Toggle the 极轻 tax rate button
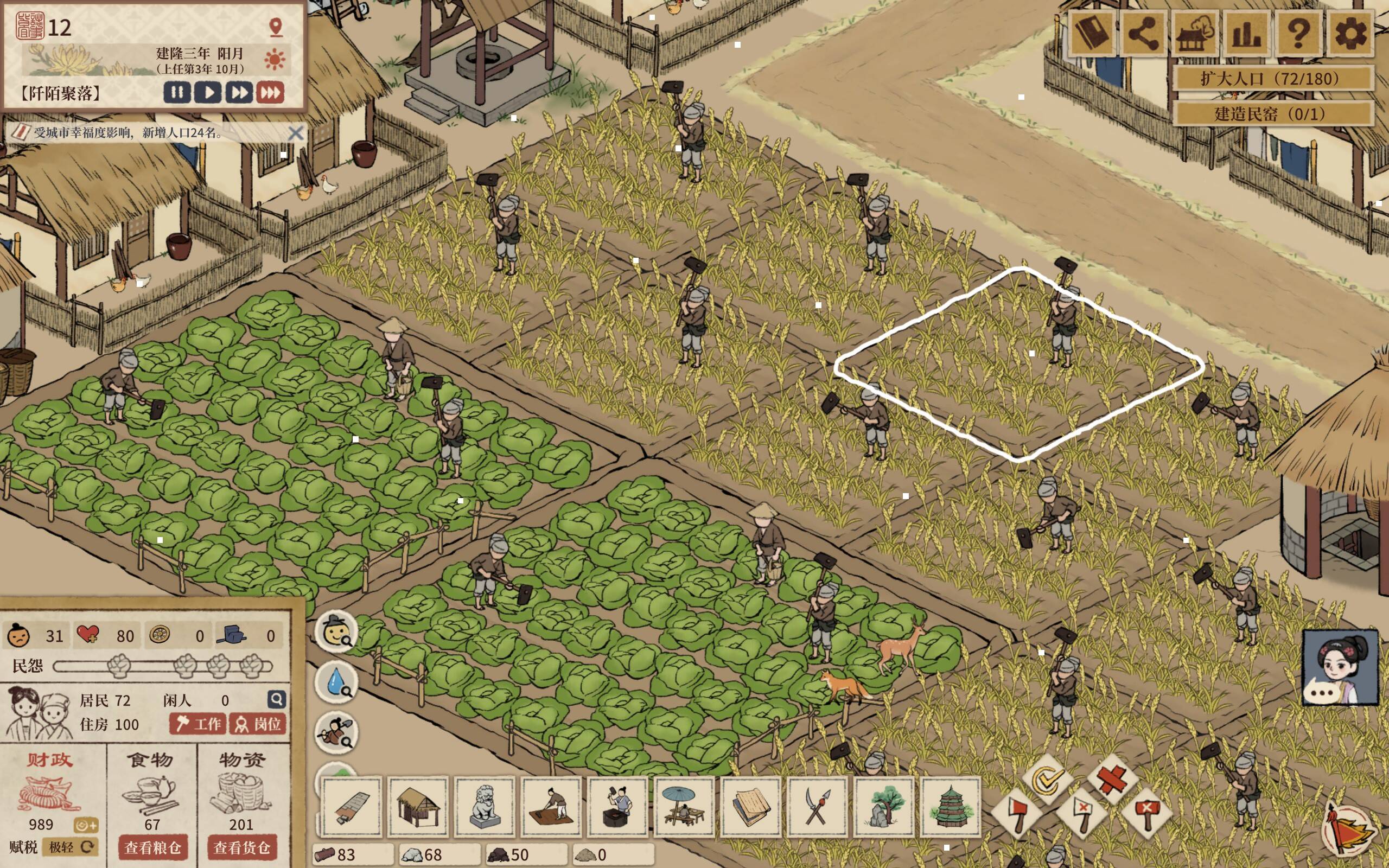Image resolution: width=1389 pixels, height=868 pixels. tap(70, 847)
